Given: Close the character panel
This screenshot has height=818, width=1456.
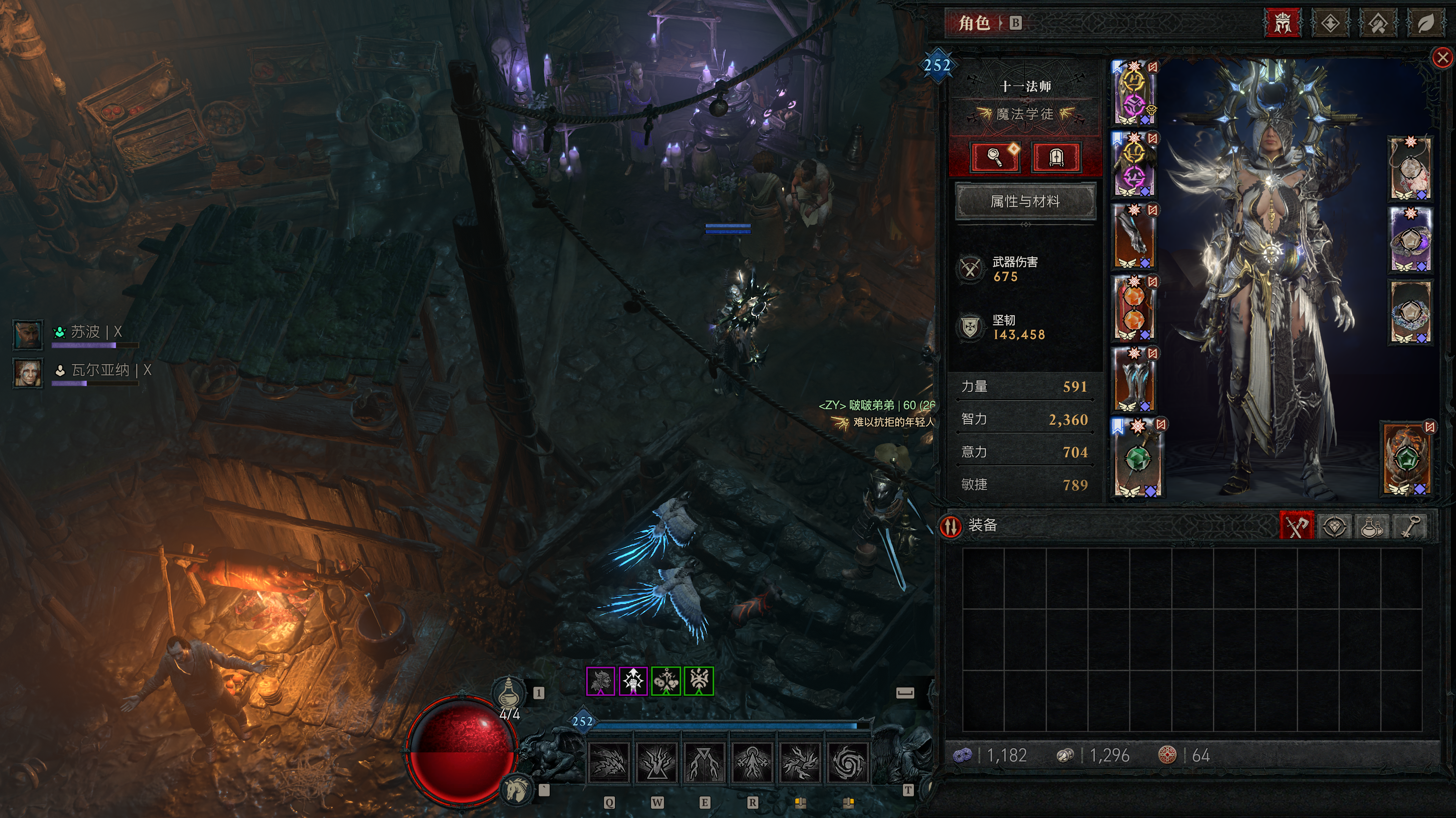Looking at the screenshot, I should coord(1442,58).
